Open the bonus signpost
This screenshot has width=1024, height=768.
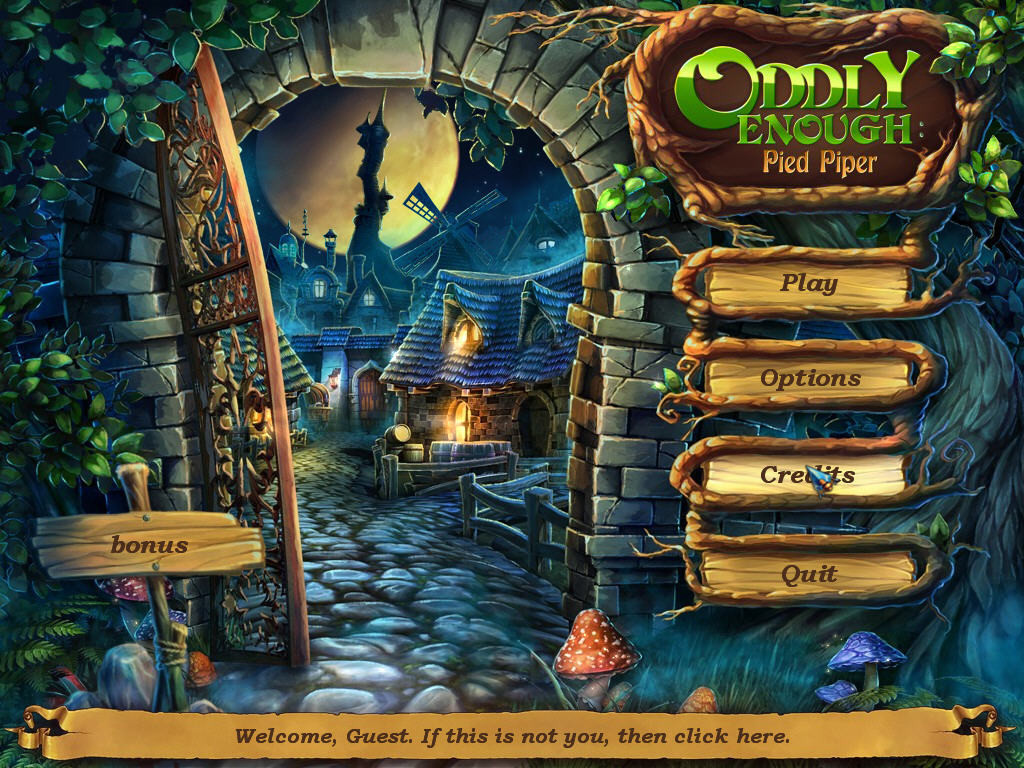(149, 546)
